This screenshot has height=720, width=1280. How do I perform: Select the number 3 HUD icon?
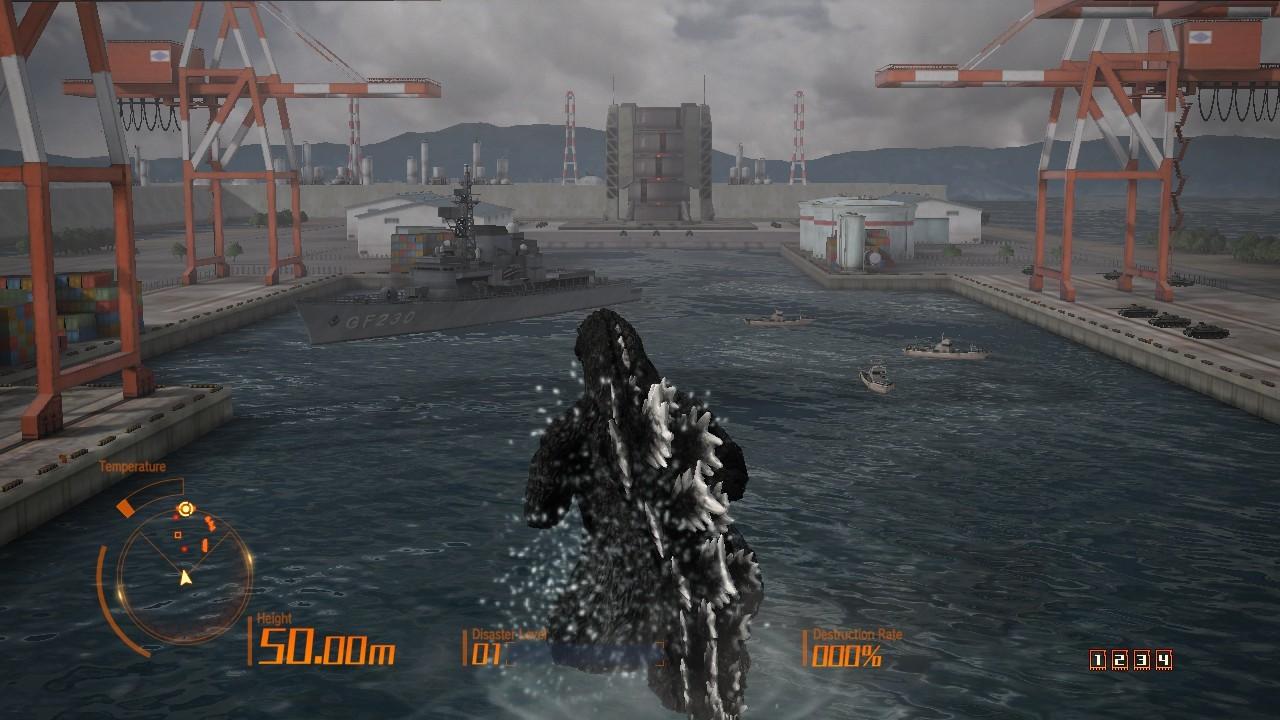1140,660
